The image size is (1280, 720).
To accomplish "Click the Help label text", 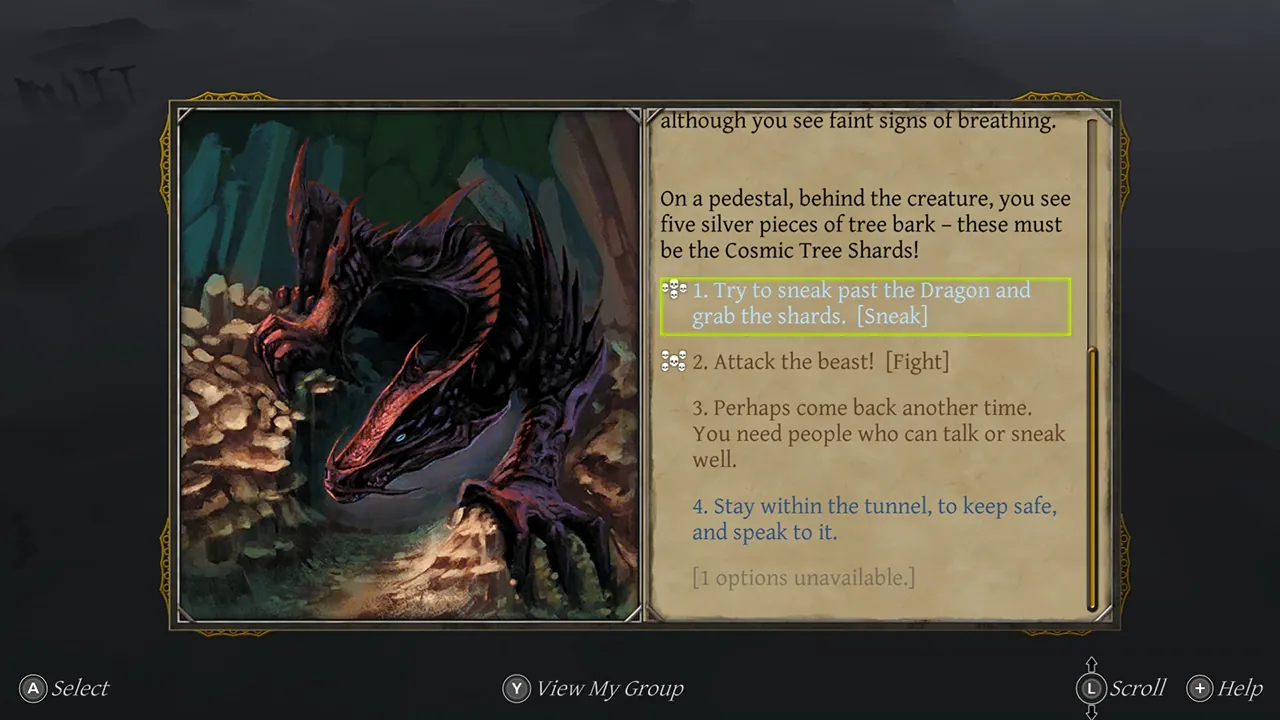I will [x=1240, y=688].
